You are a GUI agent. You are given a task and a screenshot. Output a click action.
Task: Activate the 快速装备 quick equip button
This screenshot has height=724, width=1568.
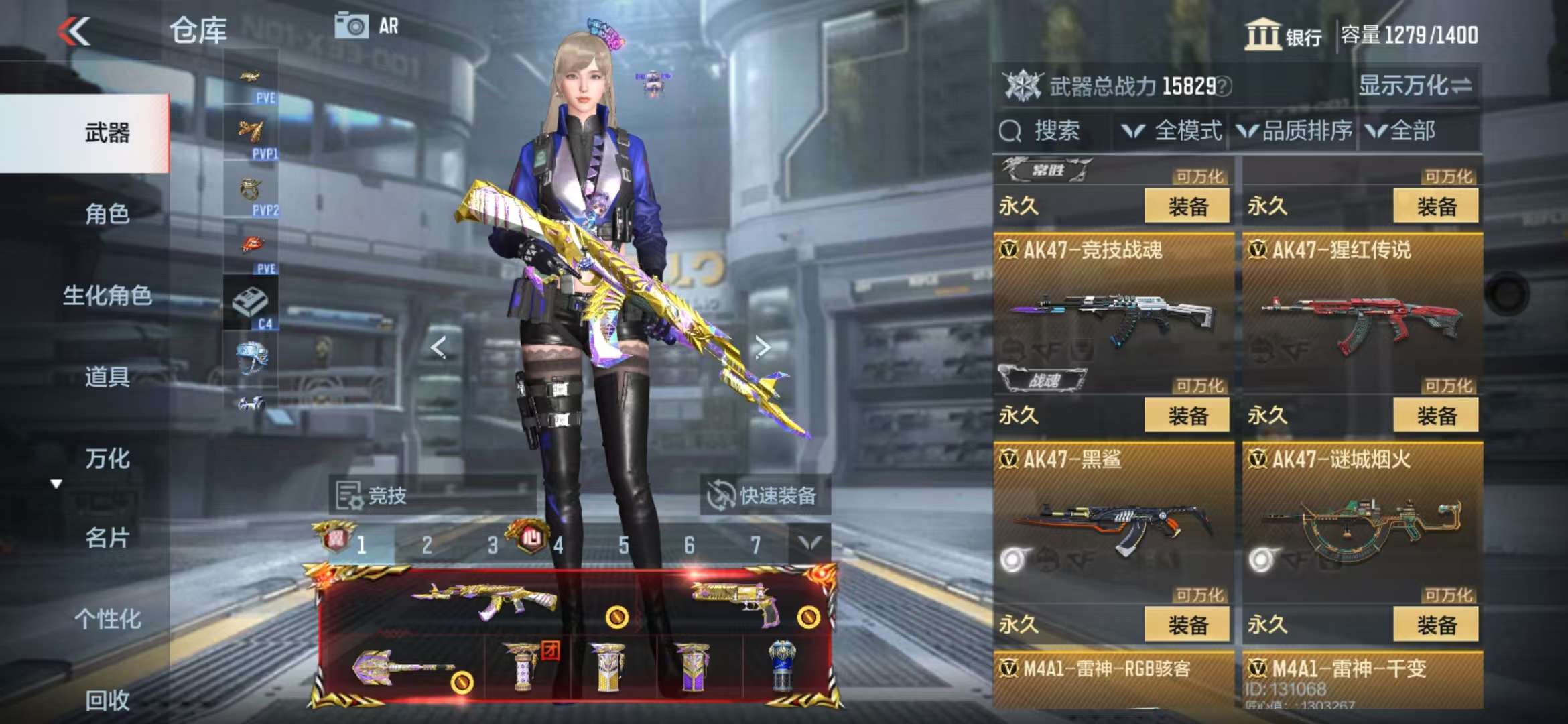click(764, 495)
